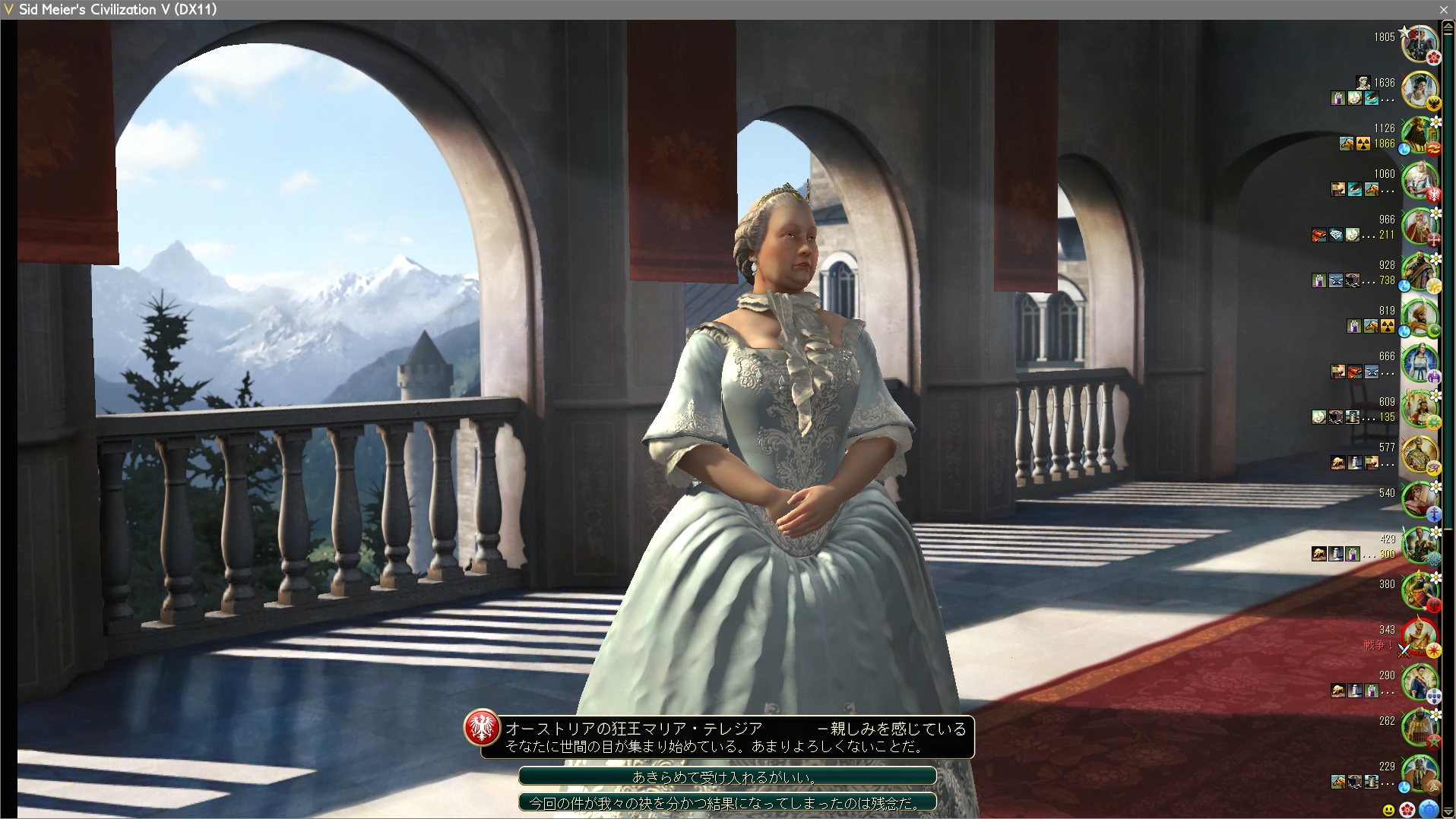Open the Egyptian leader portrait scoring 577
Screen dimensions: 1456x819
click(x=1419, y=454)
